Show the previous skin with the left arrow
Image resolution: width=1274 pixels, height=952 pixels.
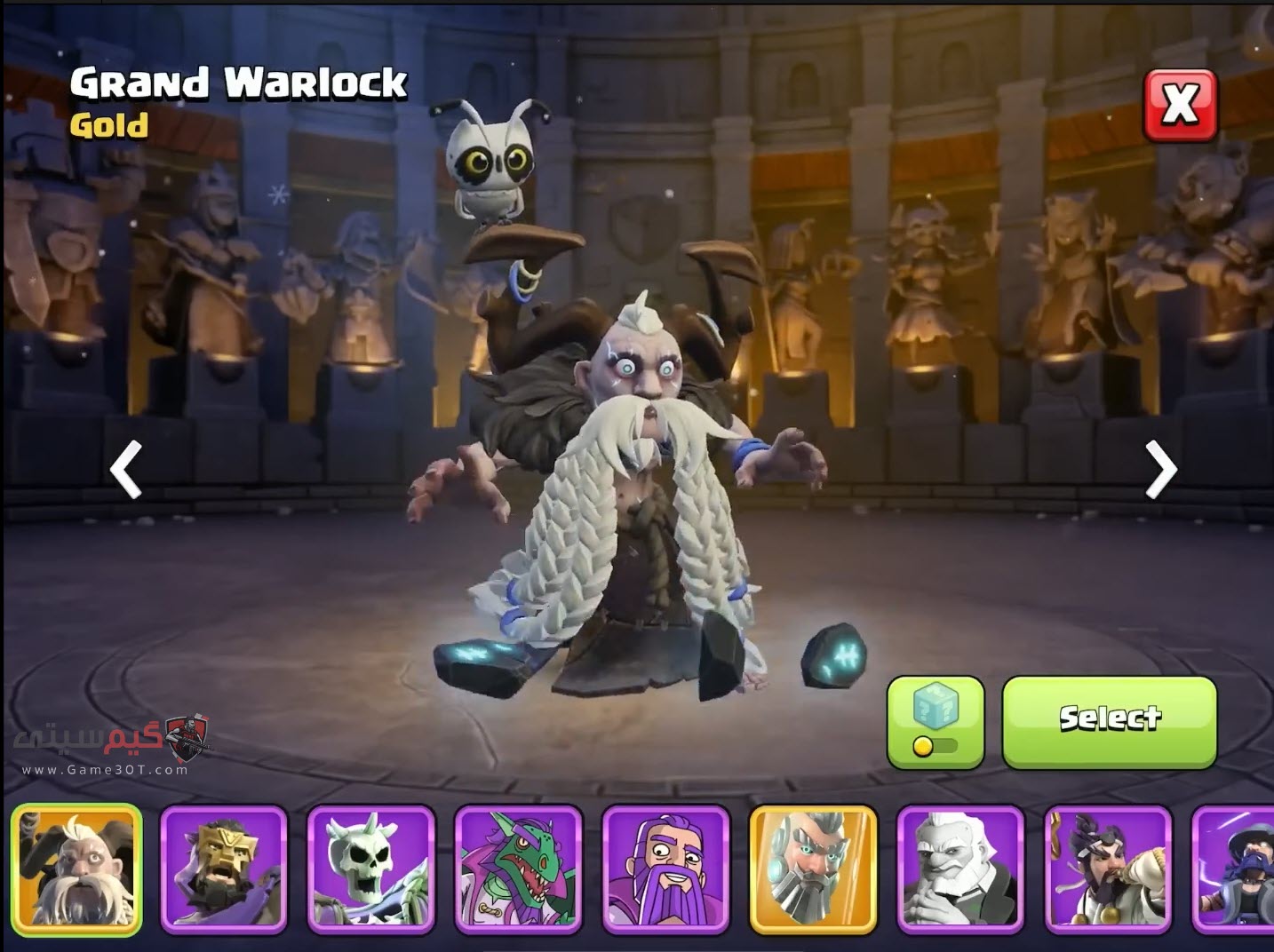(x=126, y=469)
